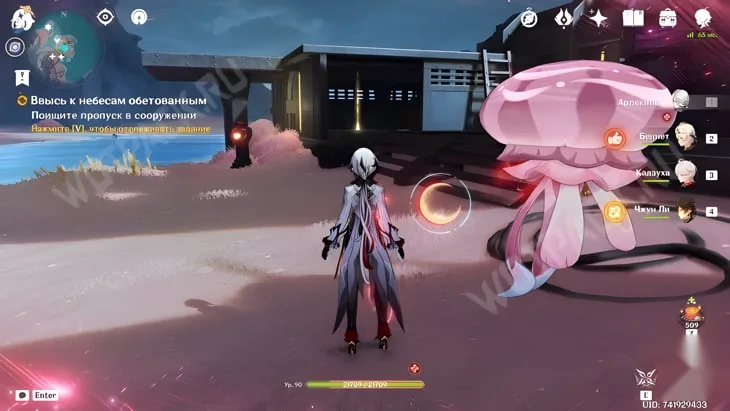This screenshot has height=411, width=730.
Task: Click the eye-shaped elemental sight icon
Action: tap(105, 17)
